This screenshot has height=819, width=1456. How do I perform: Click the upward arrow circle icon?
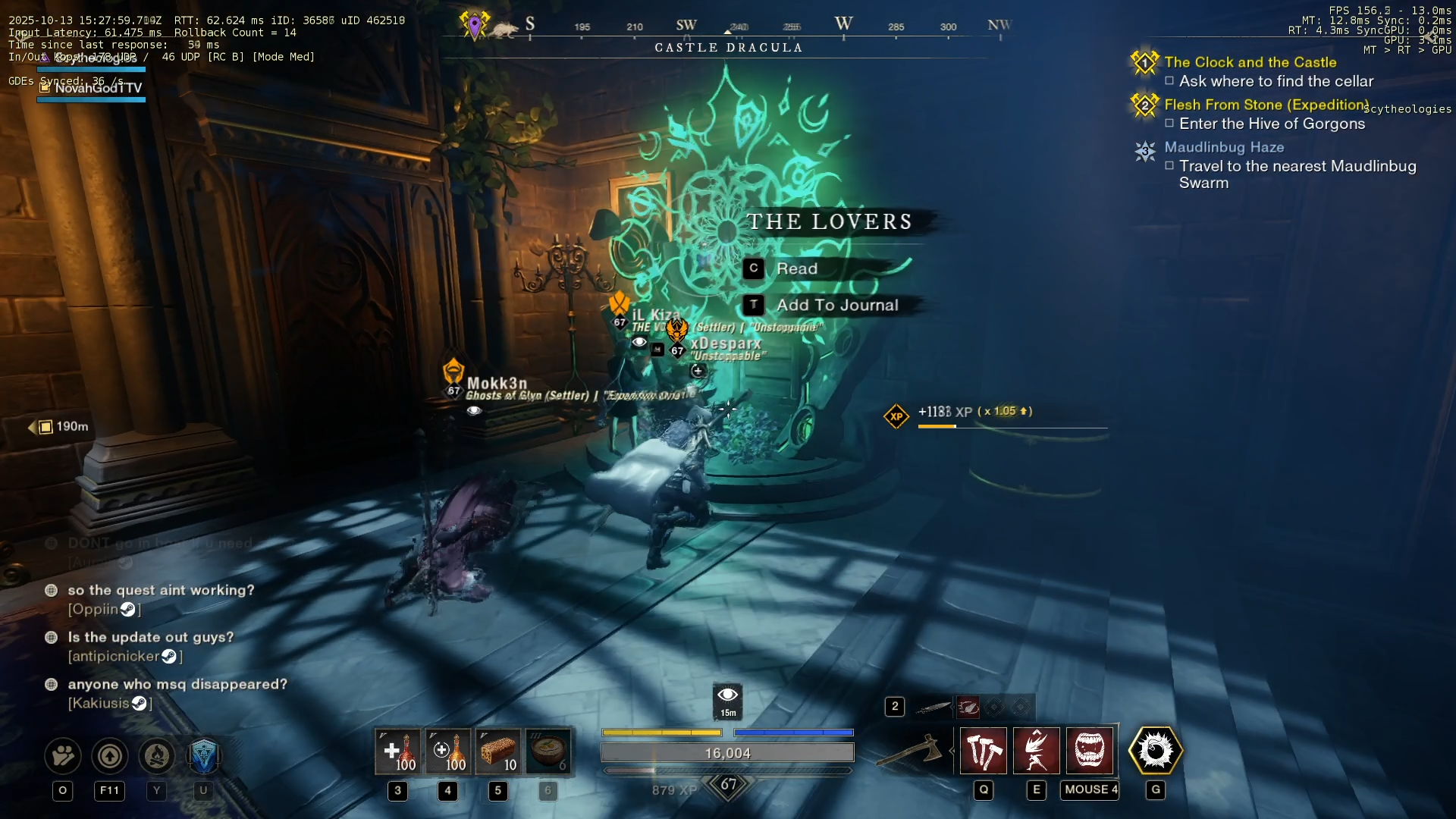tap(110, 755)
